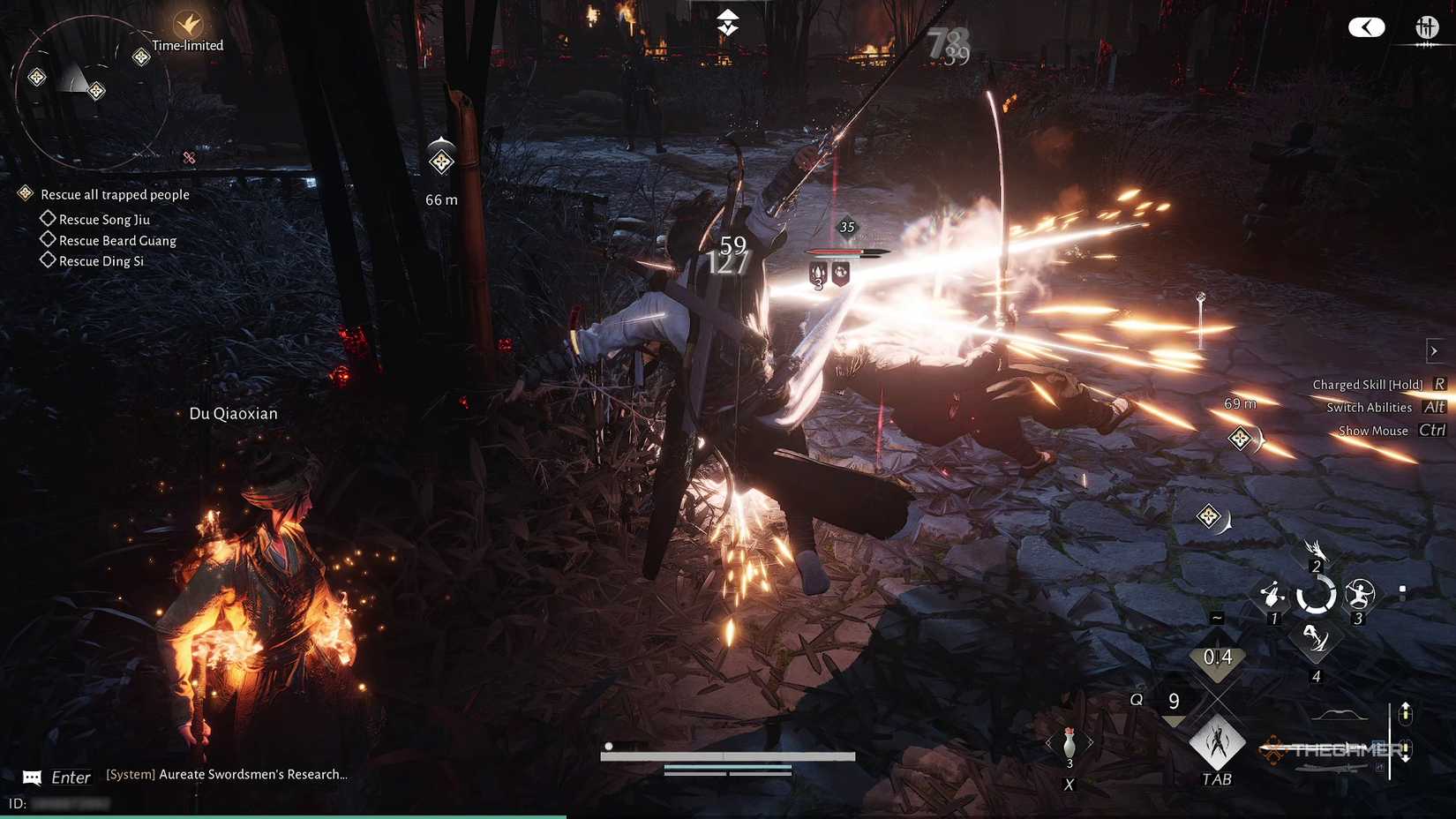
Task: Check off the Rescue Song Jiu objective
Action: [49, 217]
